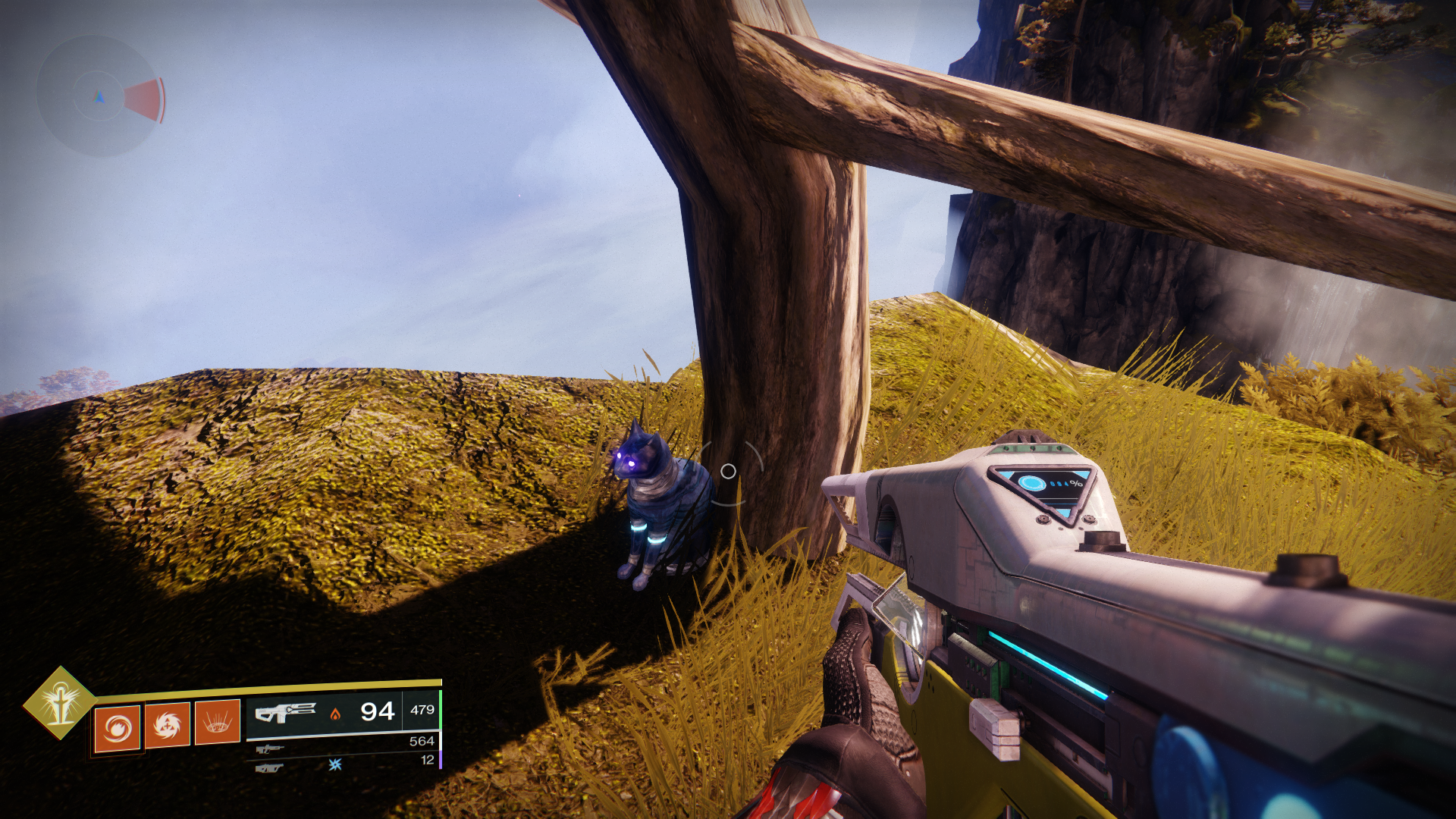The height and width of the screenshot is (819, 1456).
Task: Click the sniper reserve count 564
Action: [422, 742]
